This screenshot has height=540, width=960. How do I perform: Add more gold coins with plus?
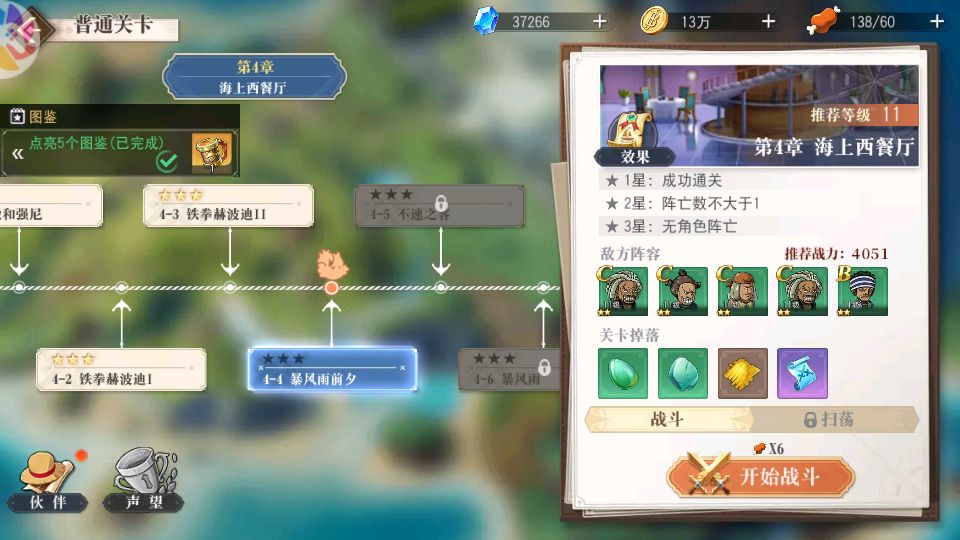click(768, 21)
